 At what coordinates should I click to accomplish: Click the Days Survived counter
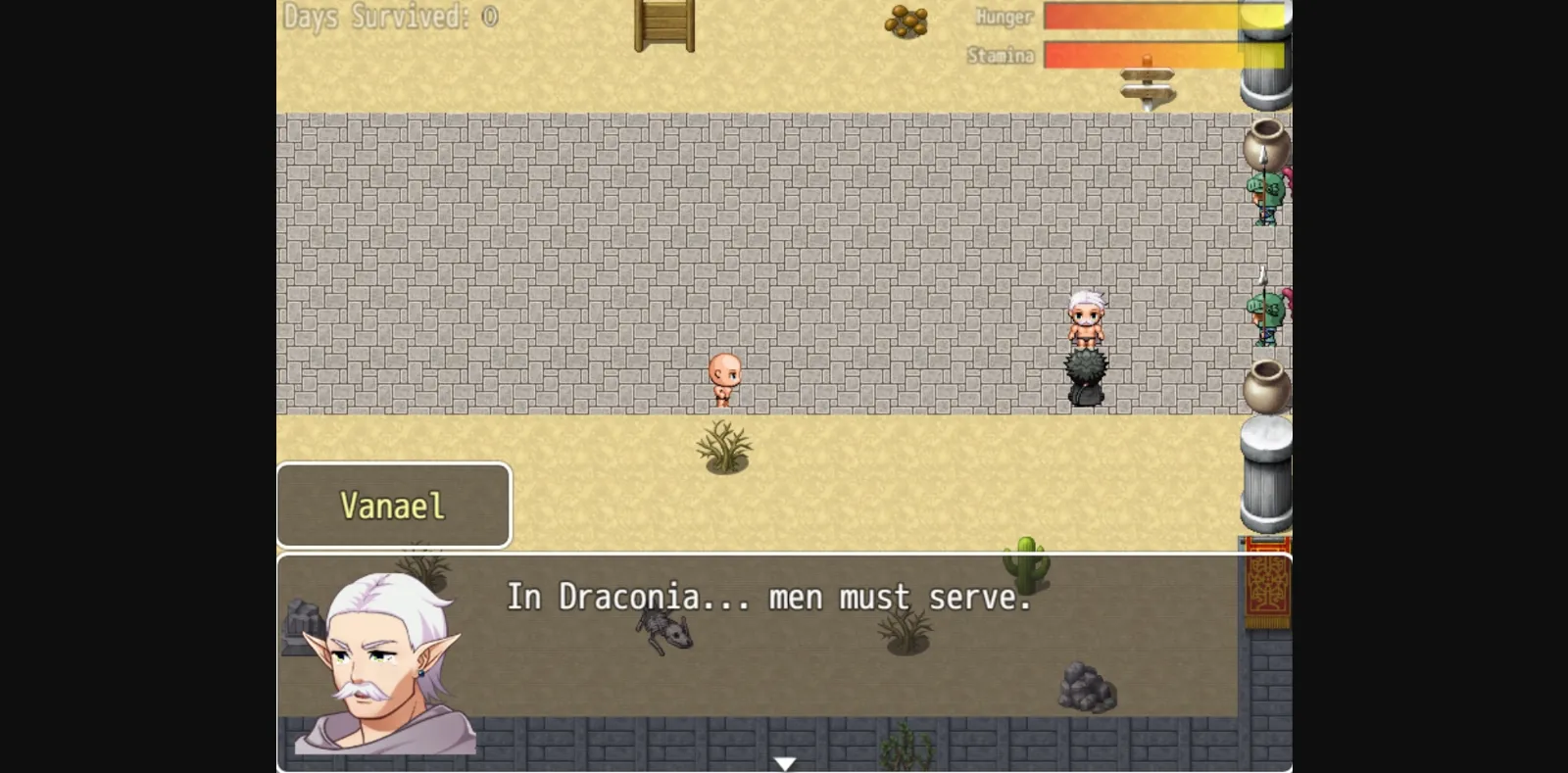[x=389, y=17]
